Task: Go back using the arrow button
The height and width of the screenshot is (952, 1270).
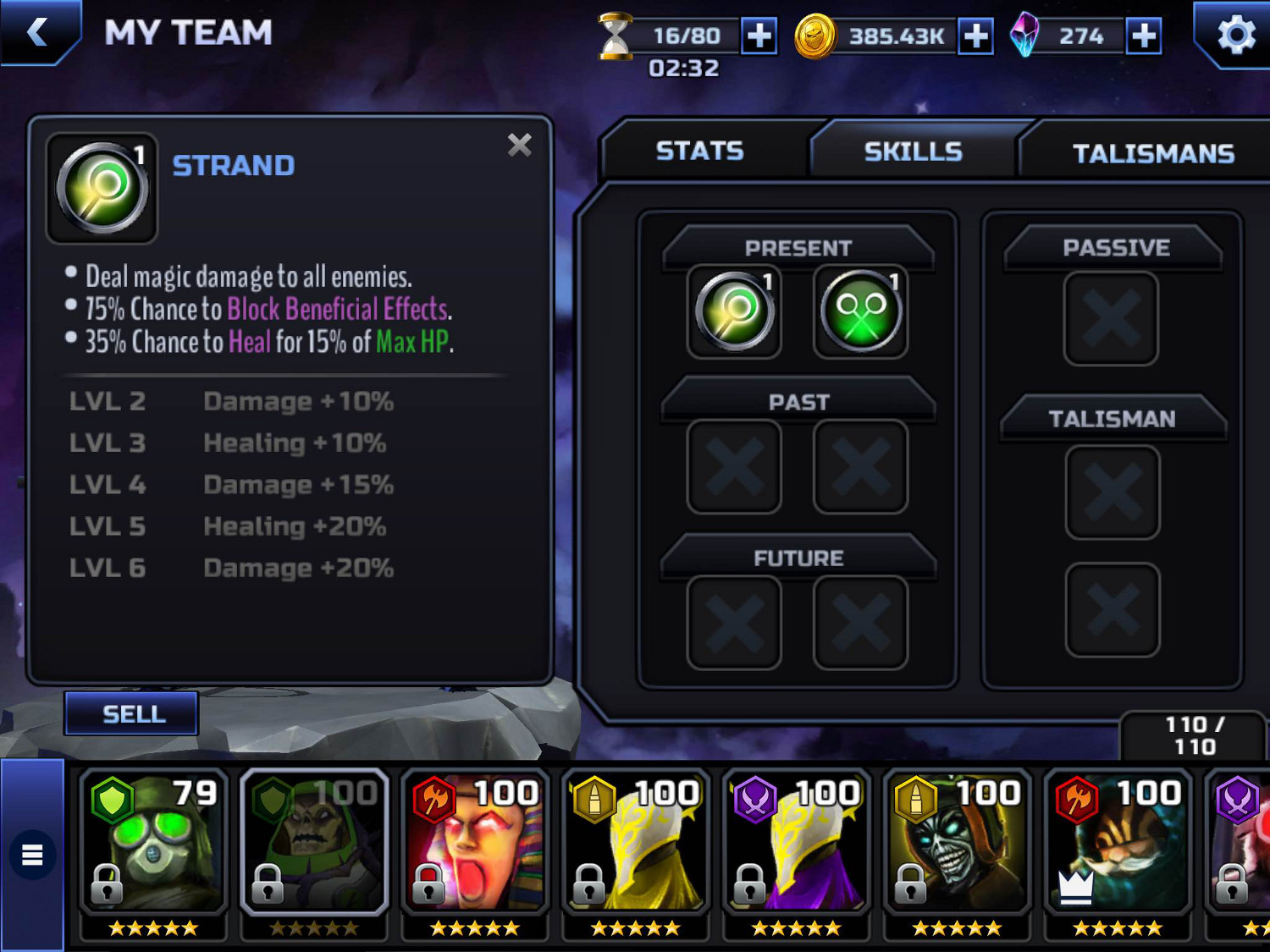Action: [38, 32]
